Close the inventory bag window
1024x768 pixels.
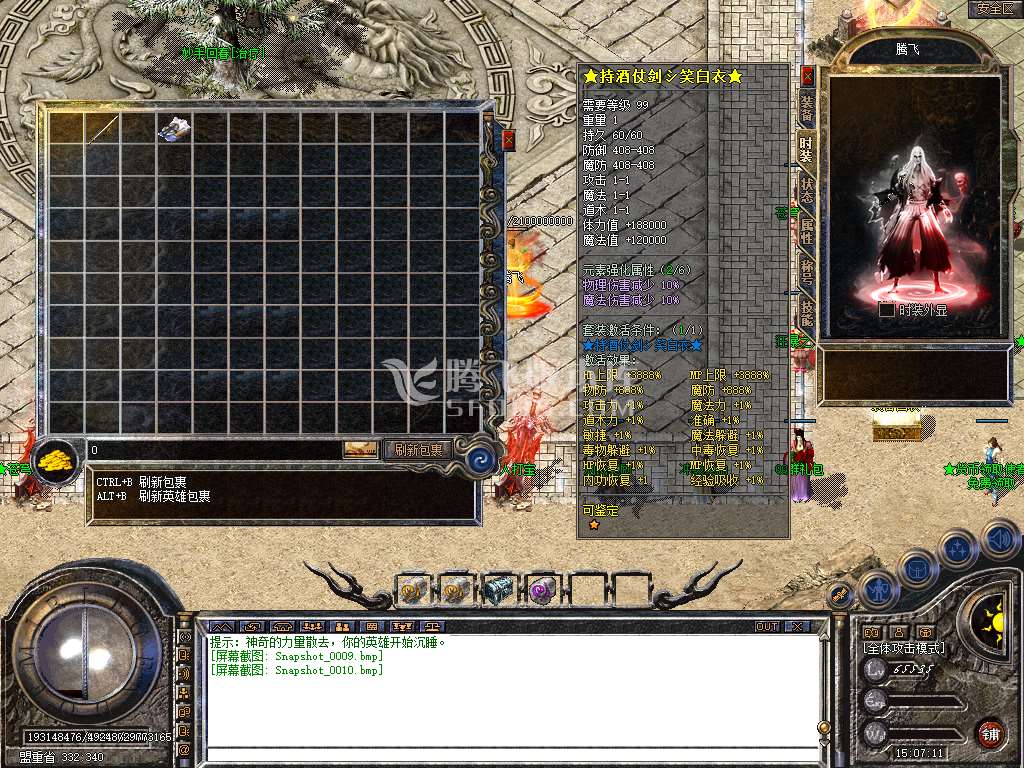pos(508,140)
